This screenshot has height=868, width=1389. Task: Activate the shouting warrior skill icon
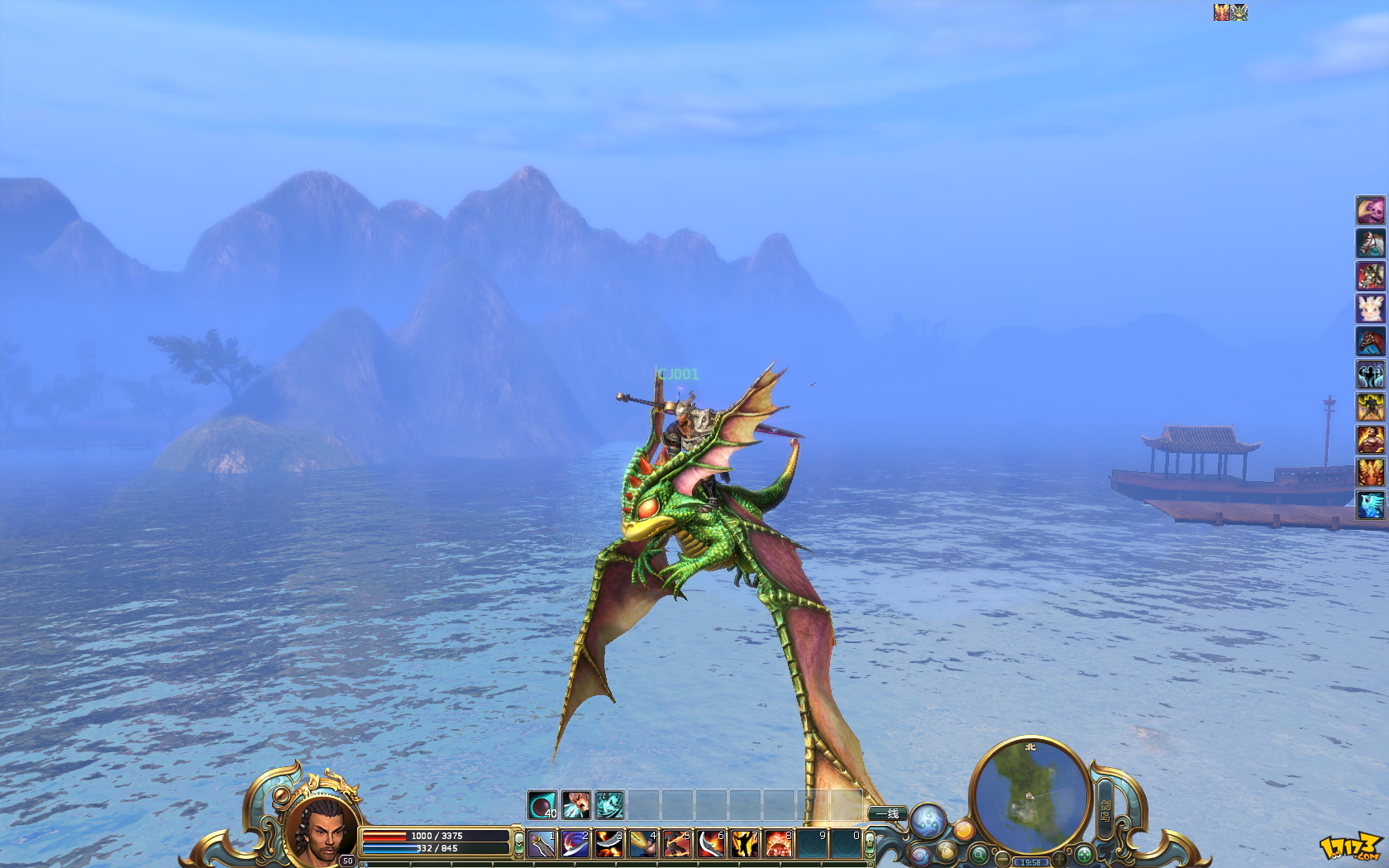coord(576,804)
